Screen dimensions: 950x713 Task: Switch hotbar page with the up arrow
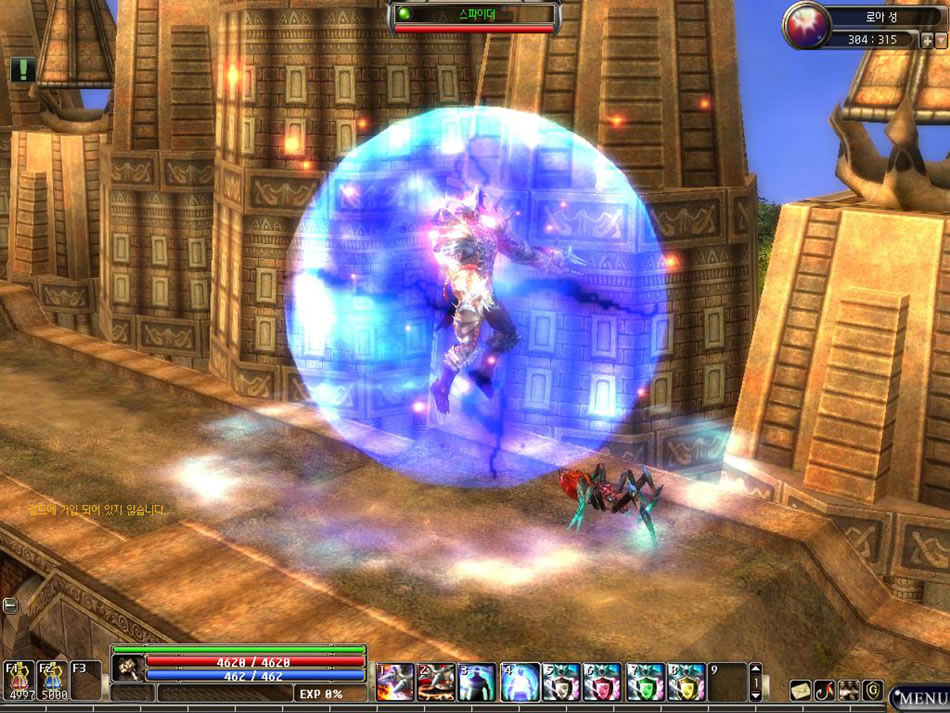[756, 671]
